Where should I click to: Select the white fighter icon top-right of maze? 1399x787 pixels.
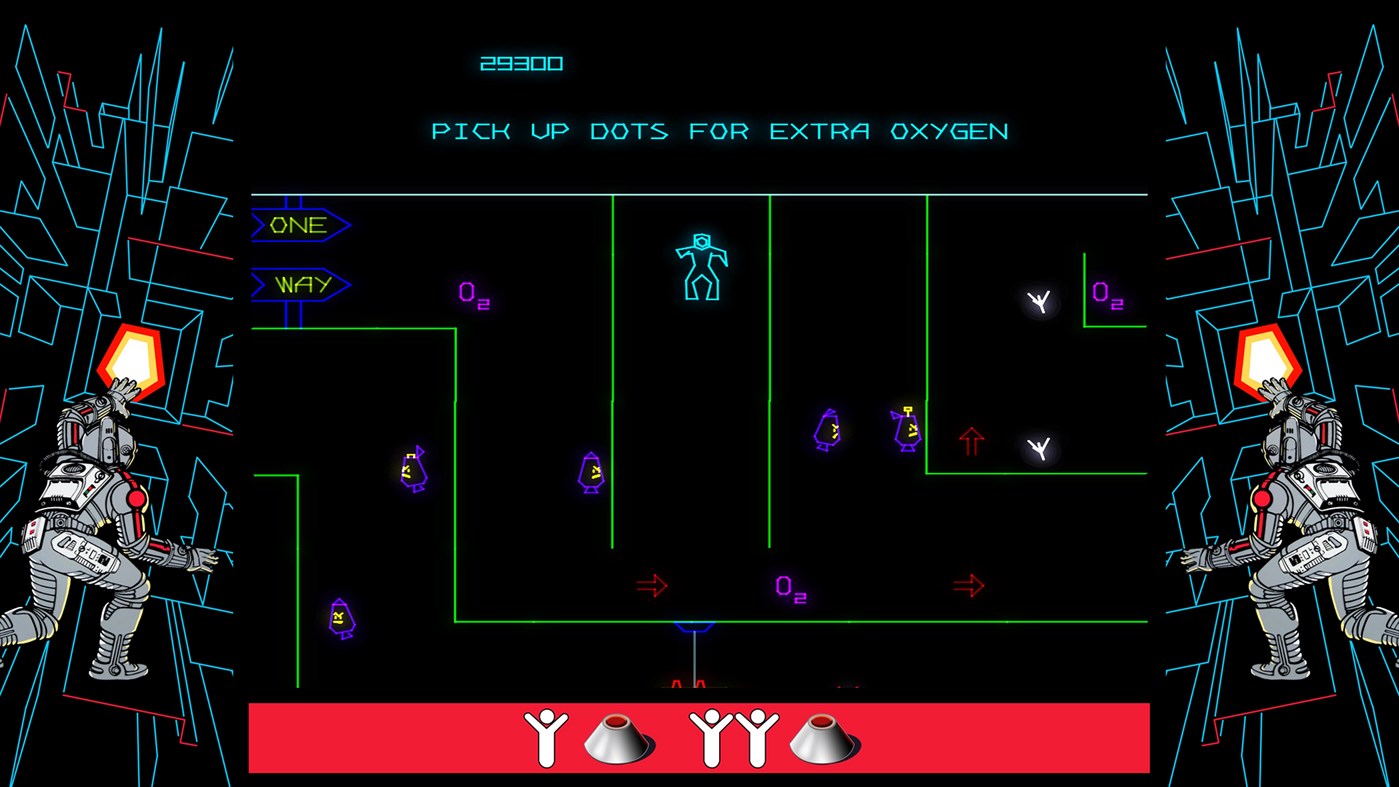tap(1040, 301)
